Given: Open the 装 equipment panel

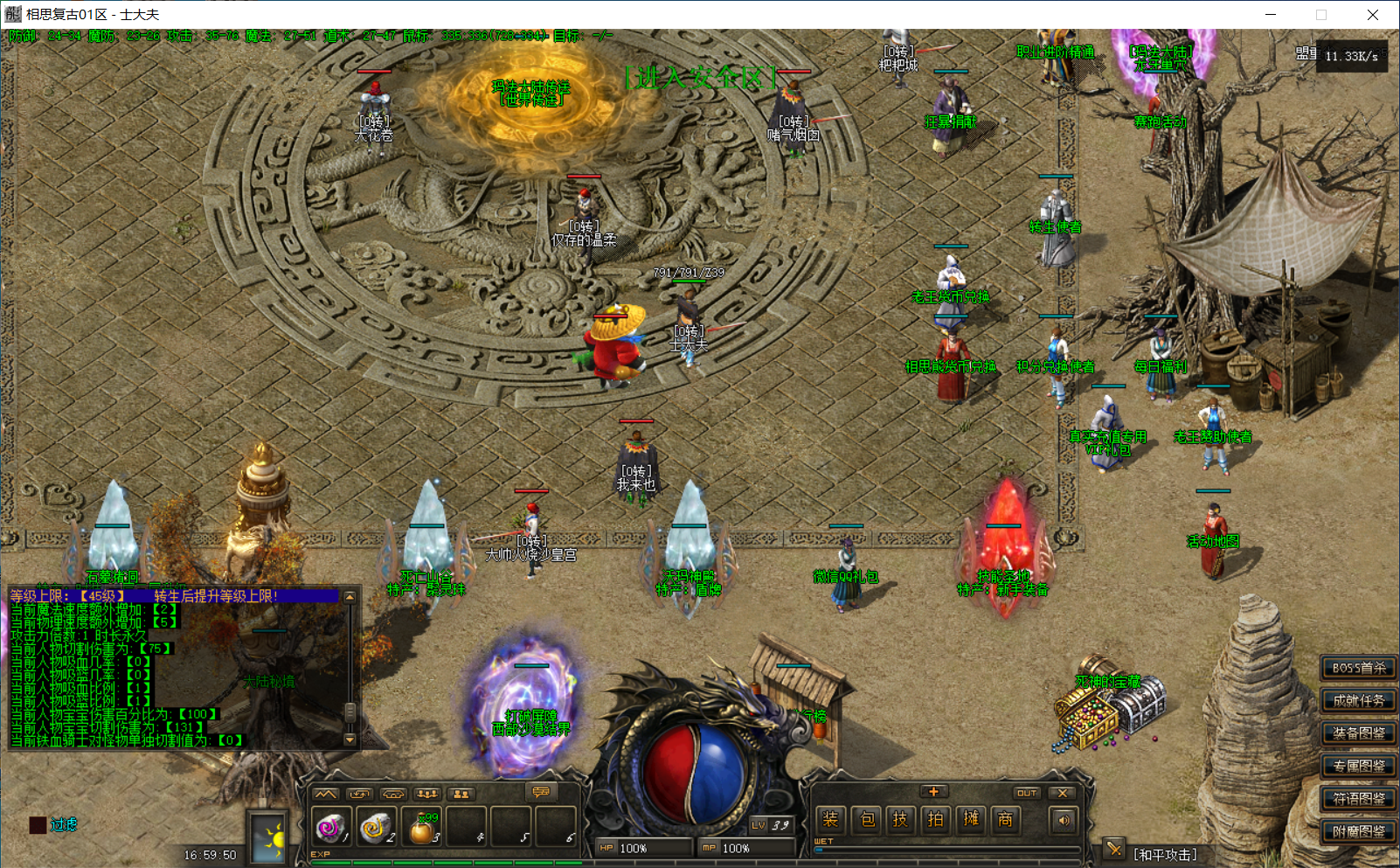Looking at the screenshot, I should click(830, 819).
